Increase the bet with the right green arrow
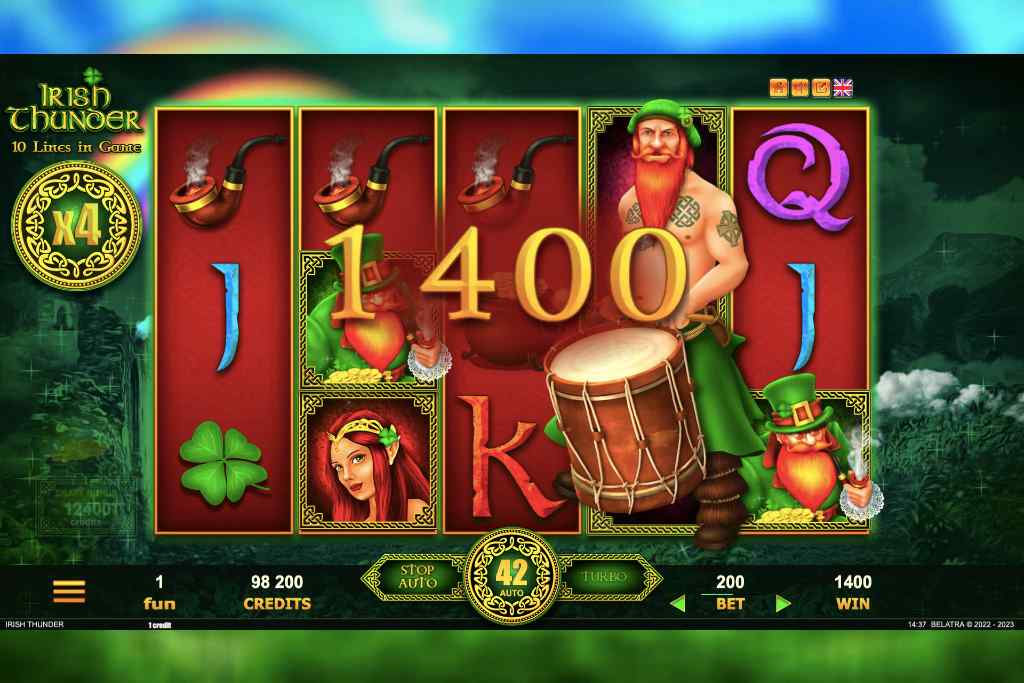Screen dimensions: 1024x683 784,603
